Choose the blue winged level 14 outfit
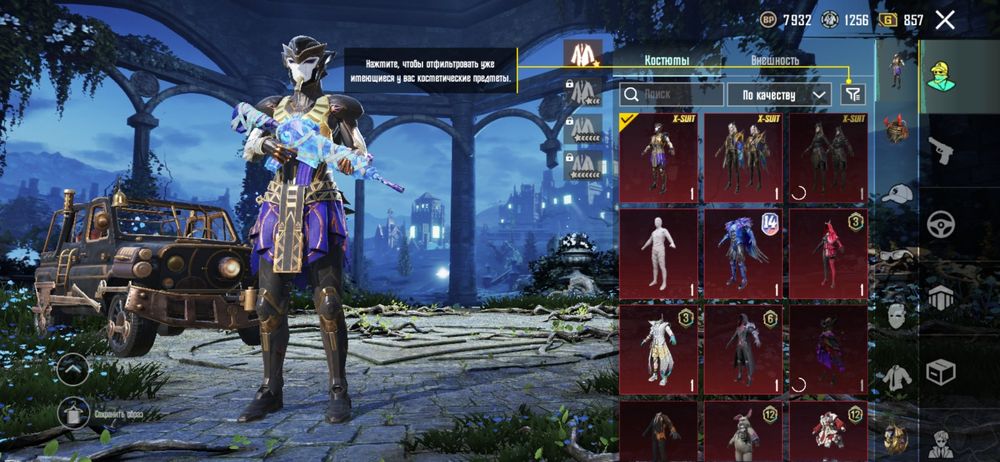Image resolution: width=1000 pixels, height=462 pixels. tap(743, 253)
